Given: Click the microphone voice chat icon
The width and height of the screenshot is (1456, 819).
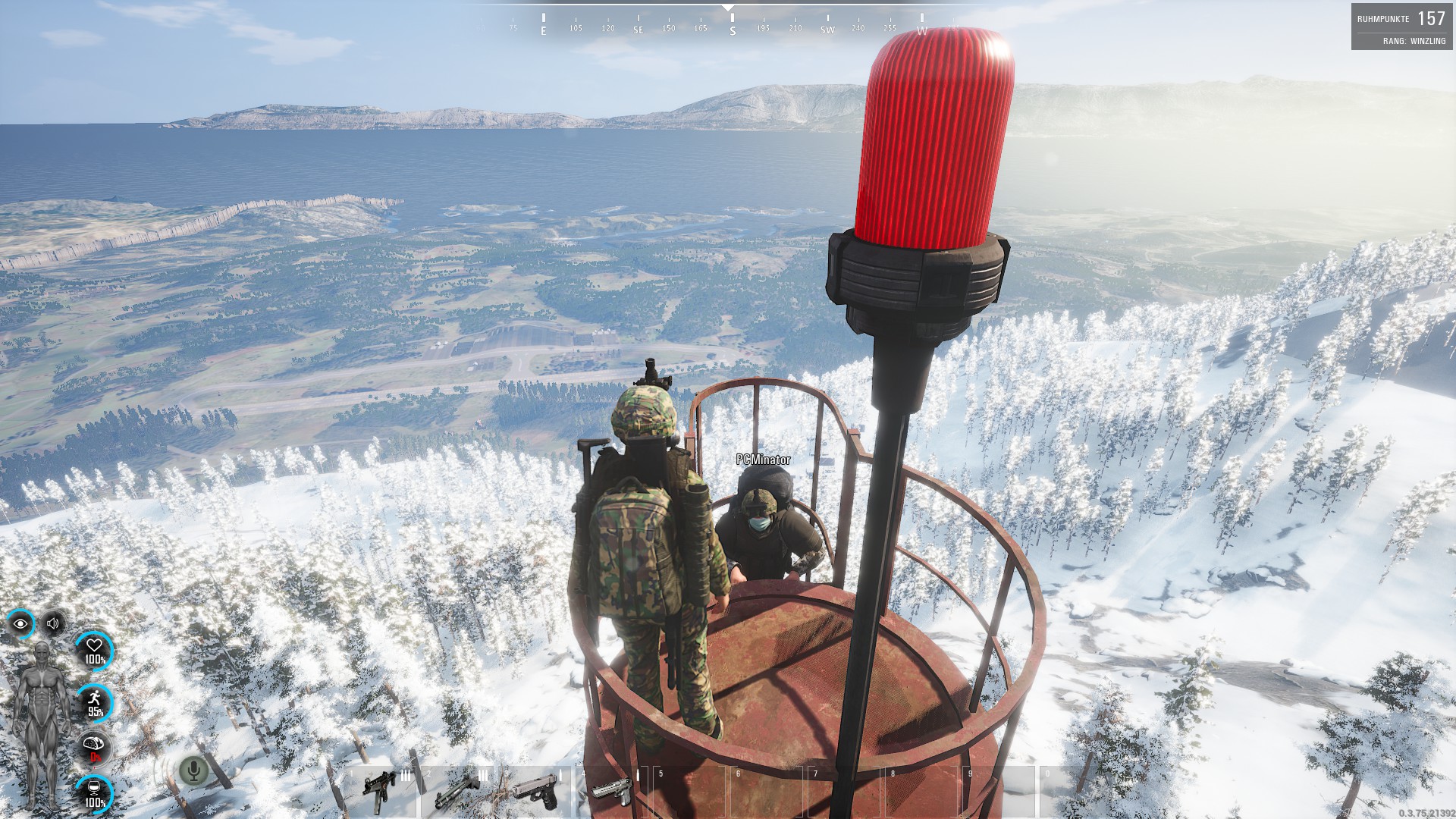Looking at the screenshot, I should coord(193,771).
